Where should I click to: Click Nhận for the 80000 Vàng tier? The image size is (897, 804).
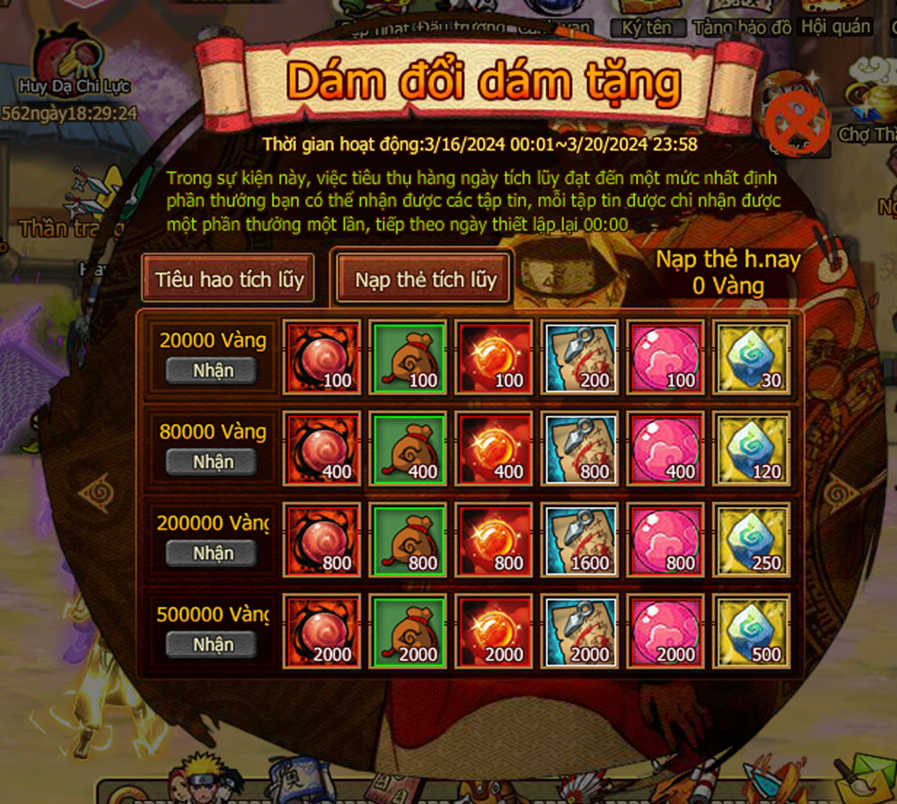point(211,462)
